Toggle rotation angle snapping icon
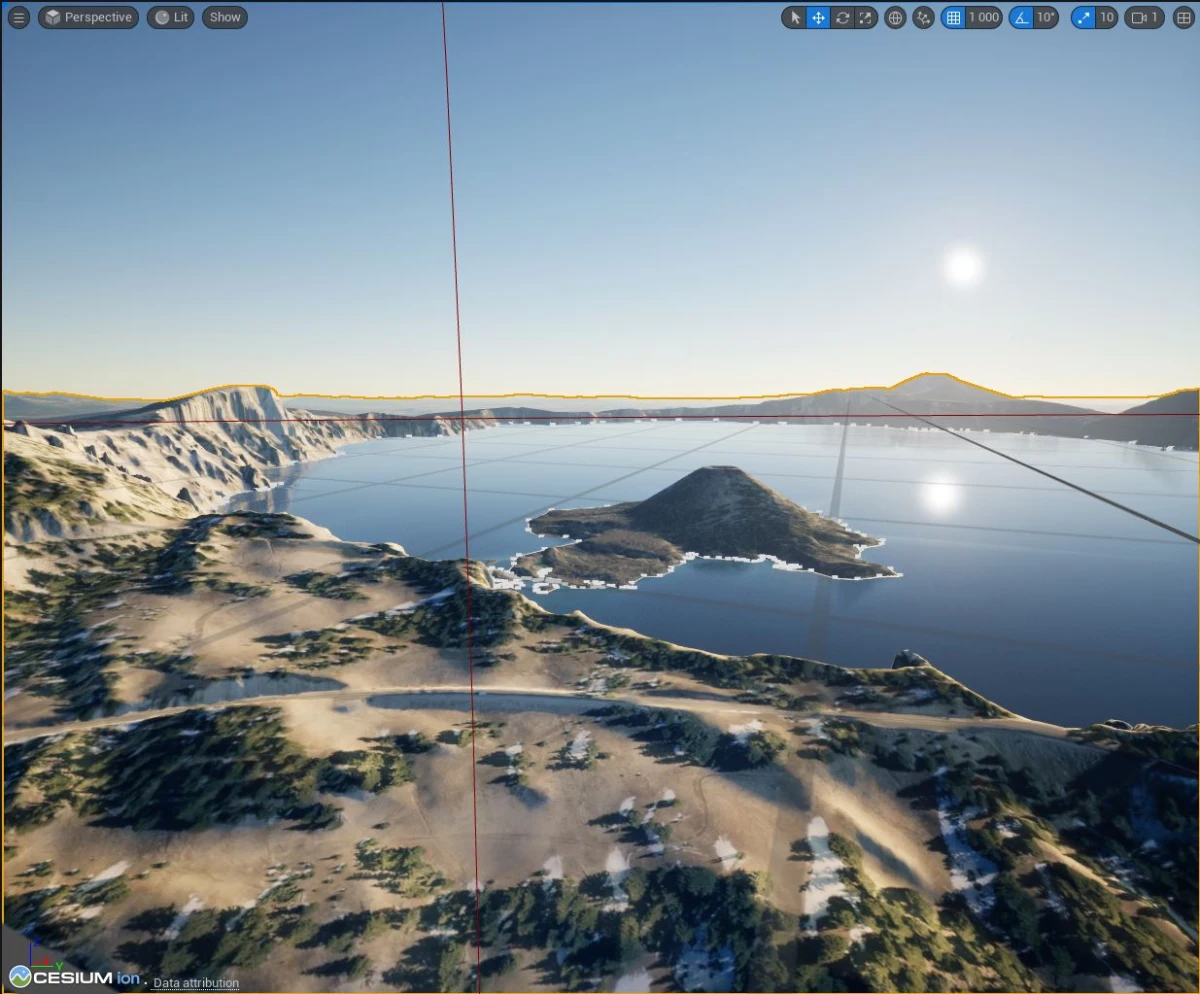The image size is (1200, 994). 1021,17
